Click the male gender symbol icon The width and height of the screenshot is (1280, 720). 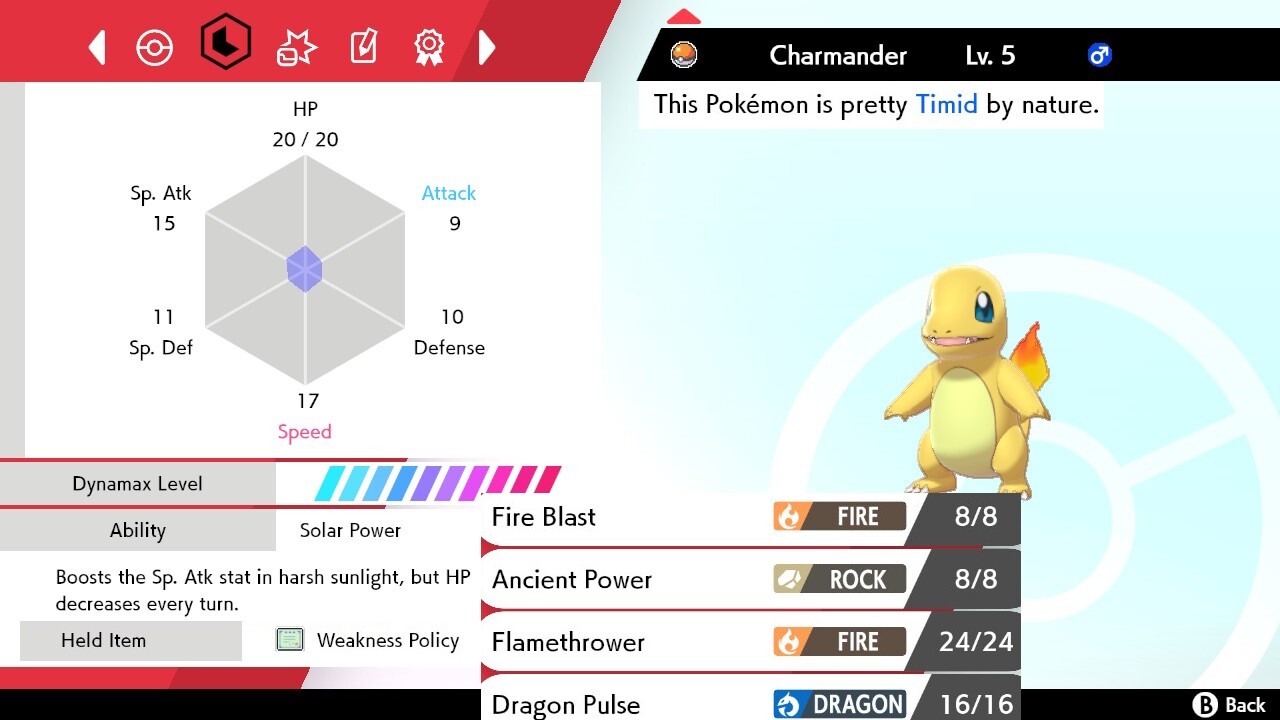1098,55
